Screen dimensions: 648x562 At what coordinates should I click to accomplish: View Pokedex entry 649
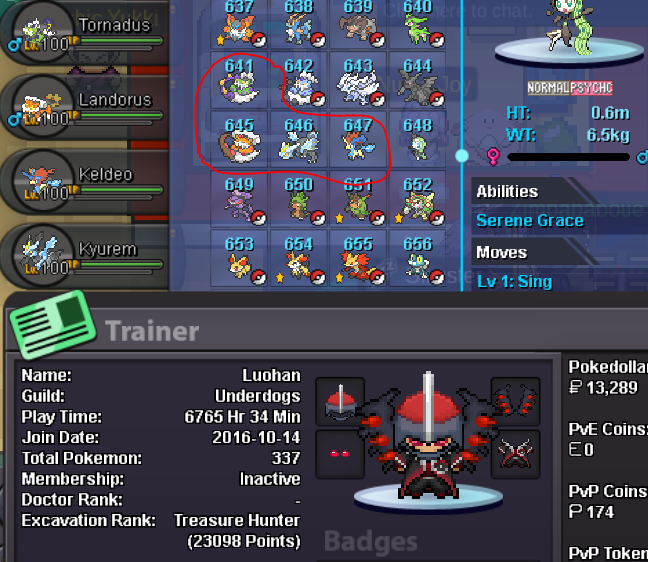[x=240, y=200]
